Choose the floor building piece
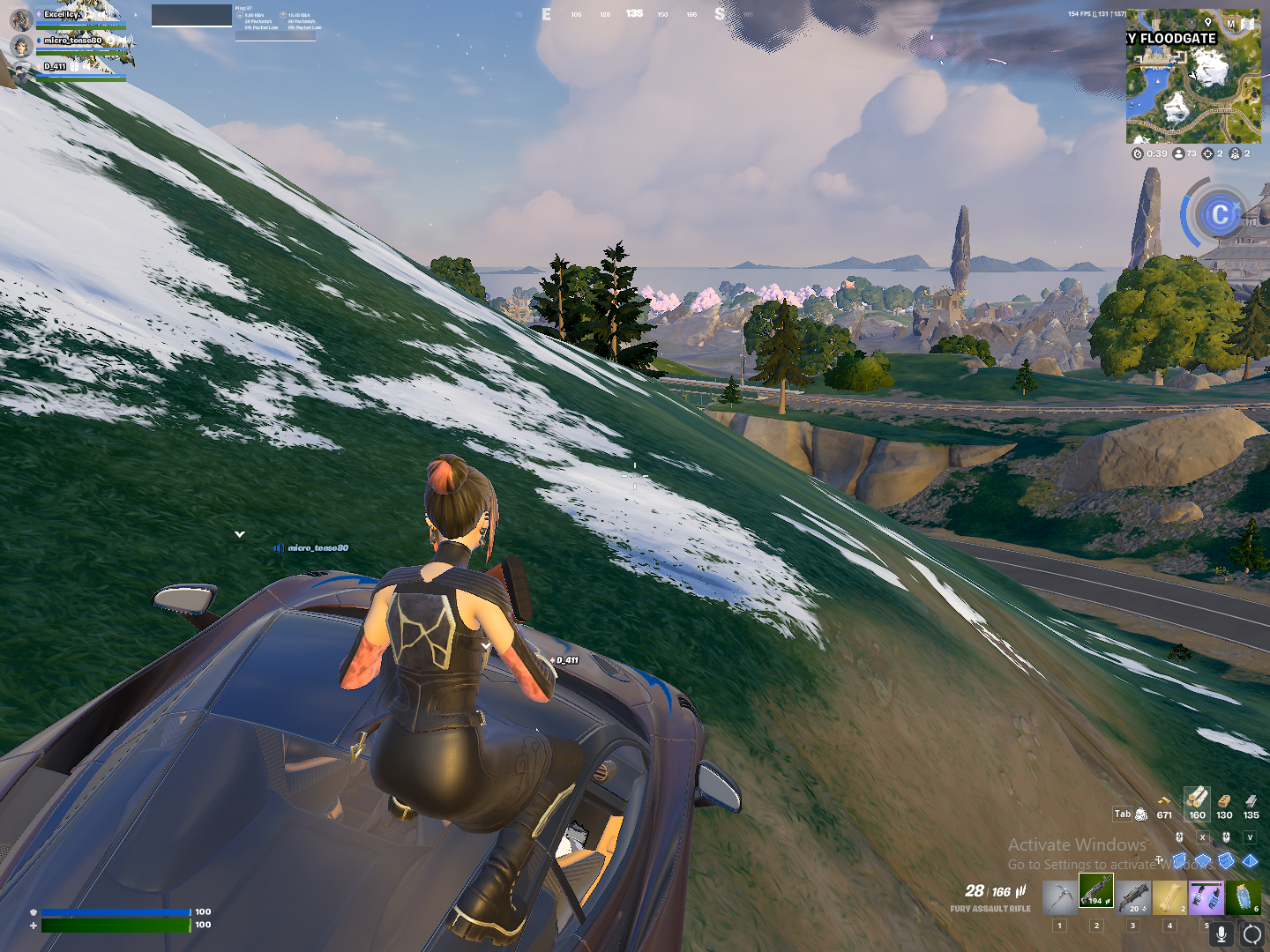The height and width of the screenshot is (952, 1270). click(1203, 859)
